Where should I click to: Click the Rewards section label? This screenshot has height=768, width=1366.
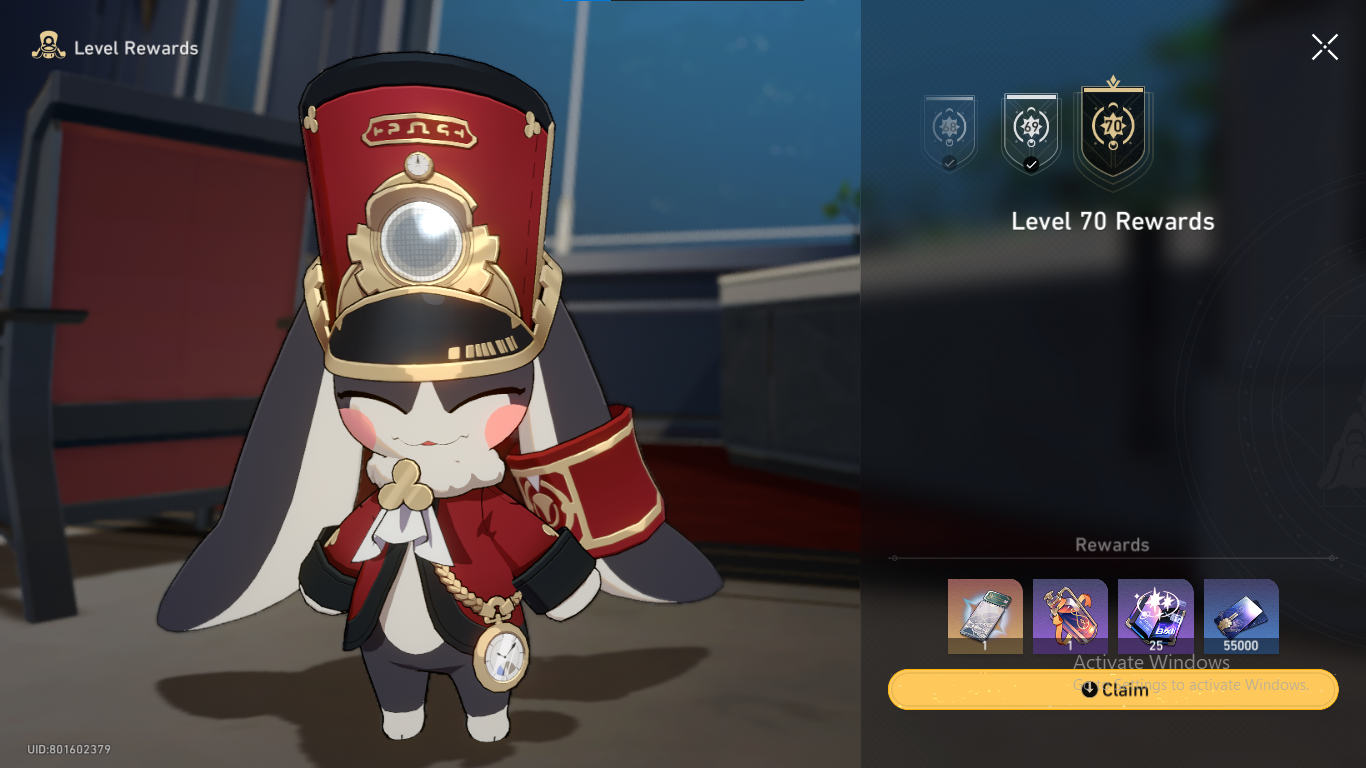click(1112, 544)
